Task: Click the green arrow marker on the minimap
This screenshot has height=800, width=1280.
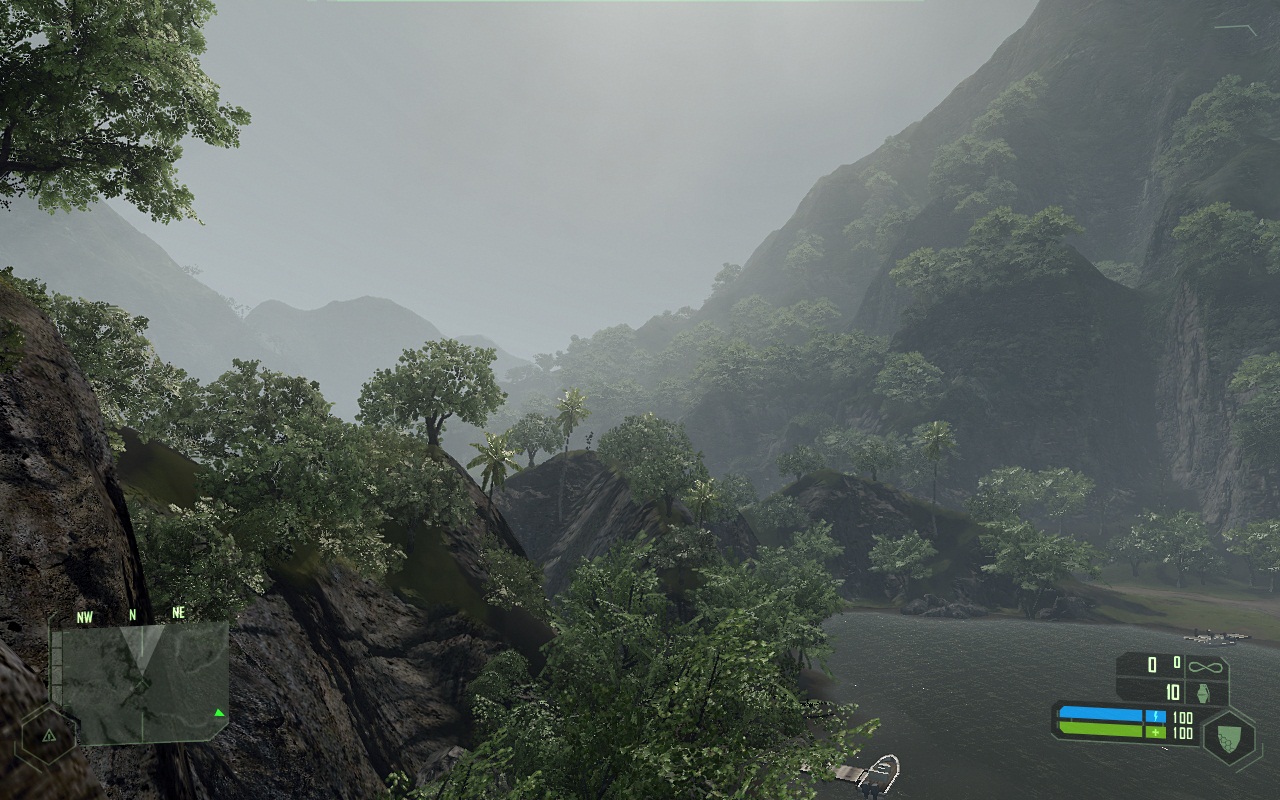Action: click(218, 713)
